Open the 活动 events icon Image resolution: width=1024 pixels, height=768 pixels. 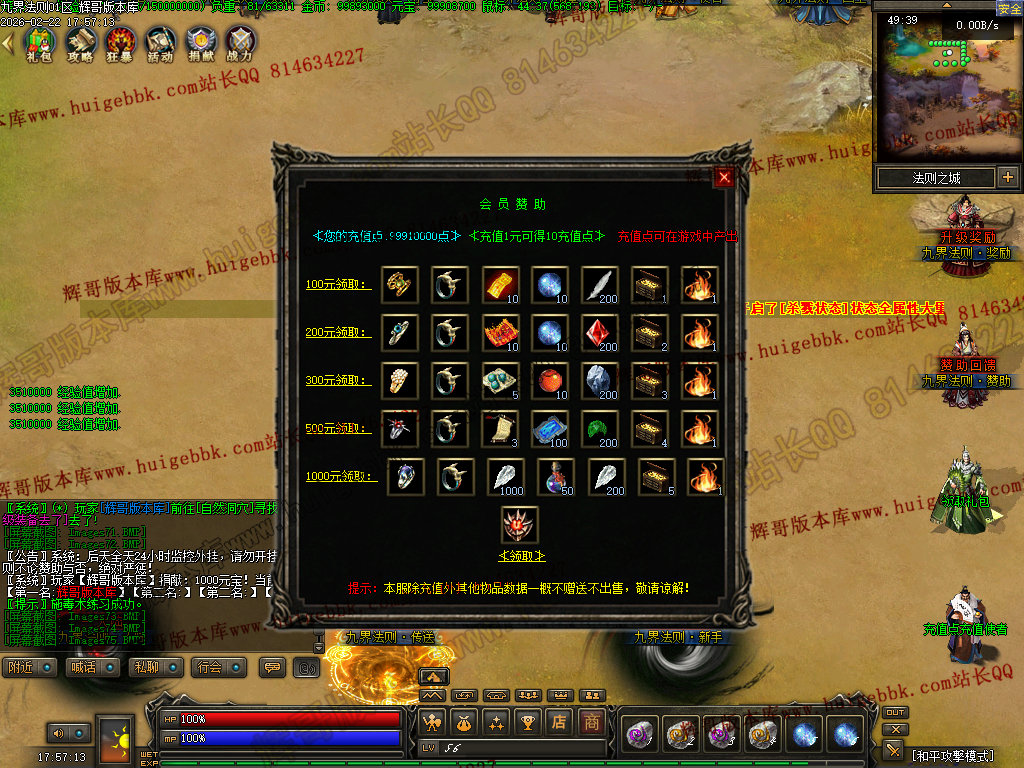click(x=160, y=43)
